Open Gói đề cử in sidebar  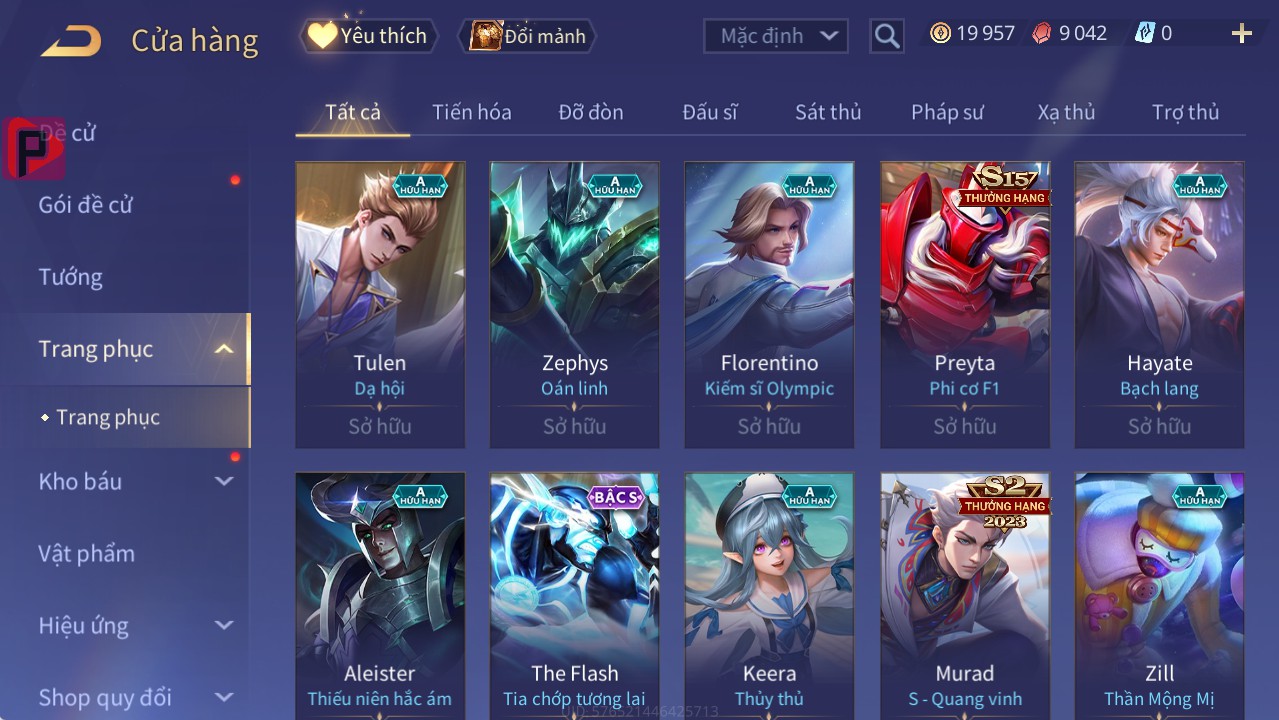[86, 205]
